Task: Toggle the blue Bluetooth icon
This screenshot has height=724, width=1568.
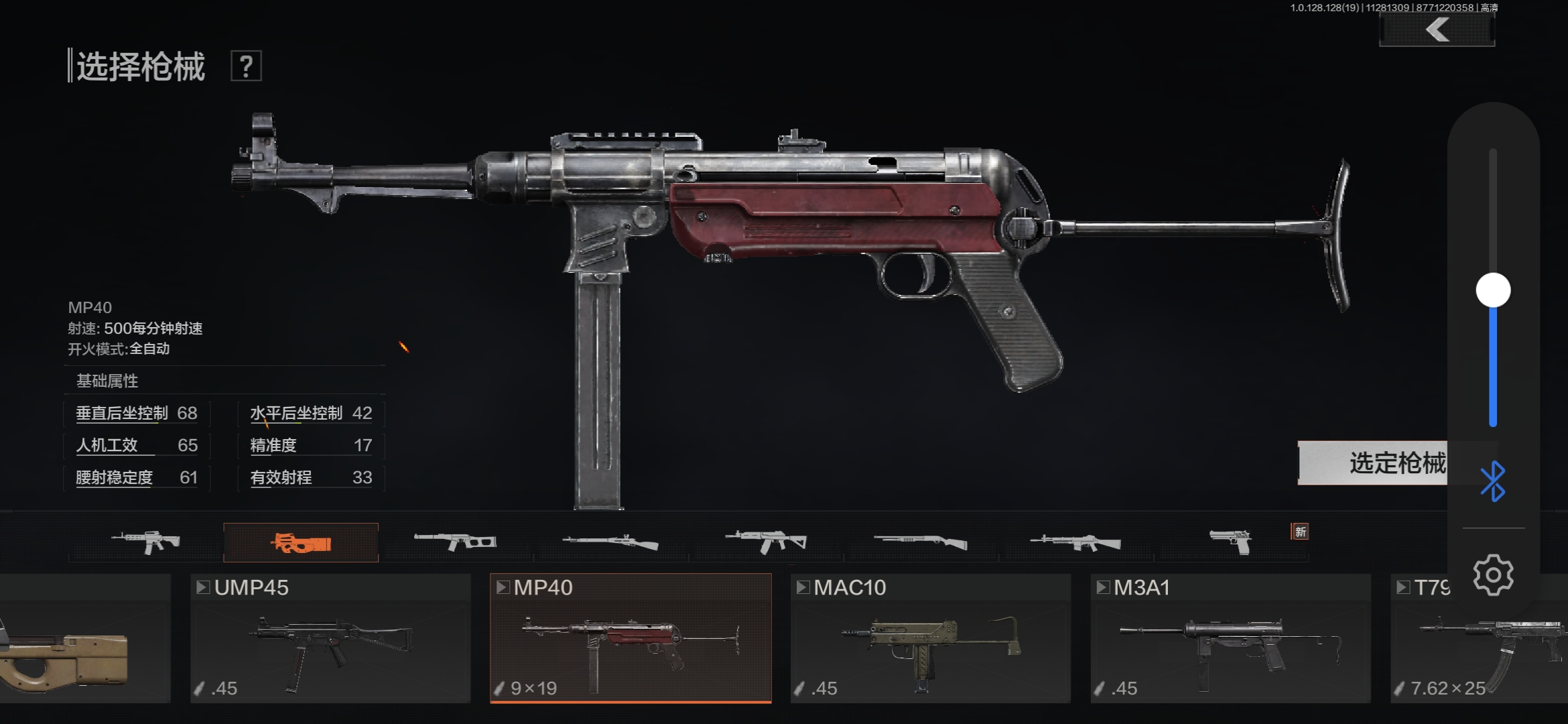Action: [x=1493, y=481]
